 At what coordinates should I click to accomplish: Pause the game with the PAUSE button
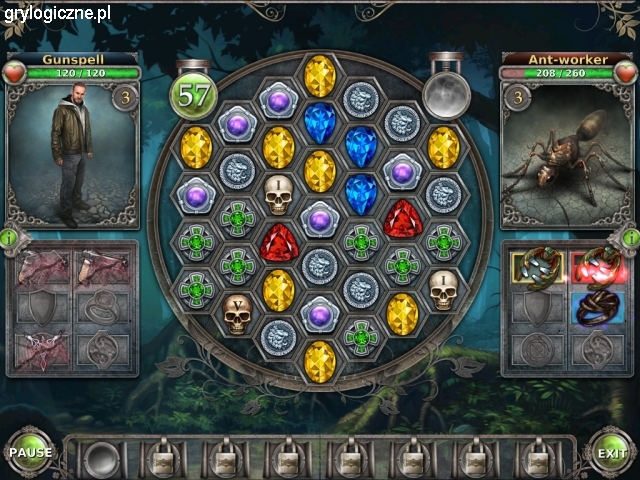30,452
